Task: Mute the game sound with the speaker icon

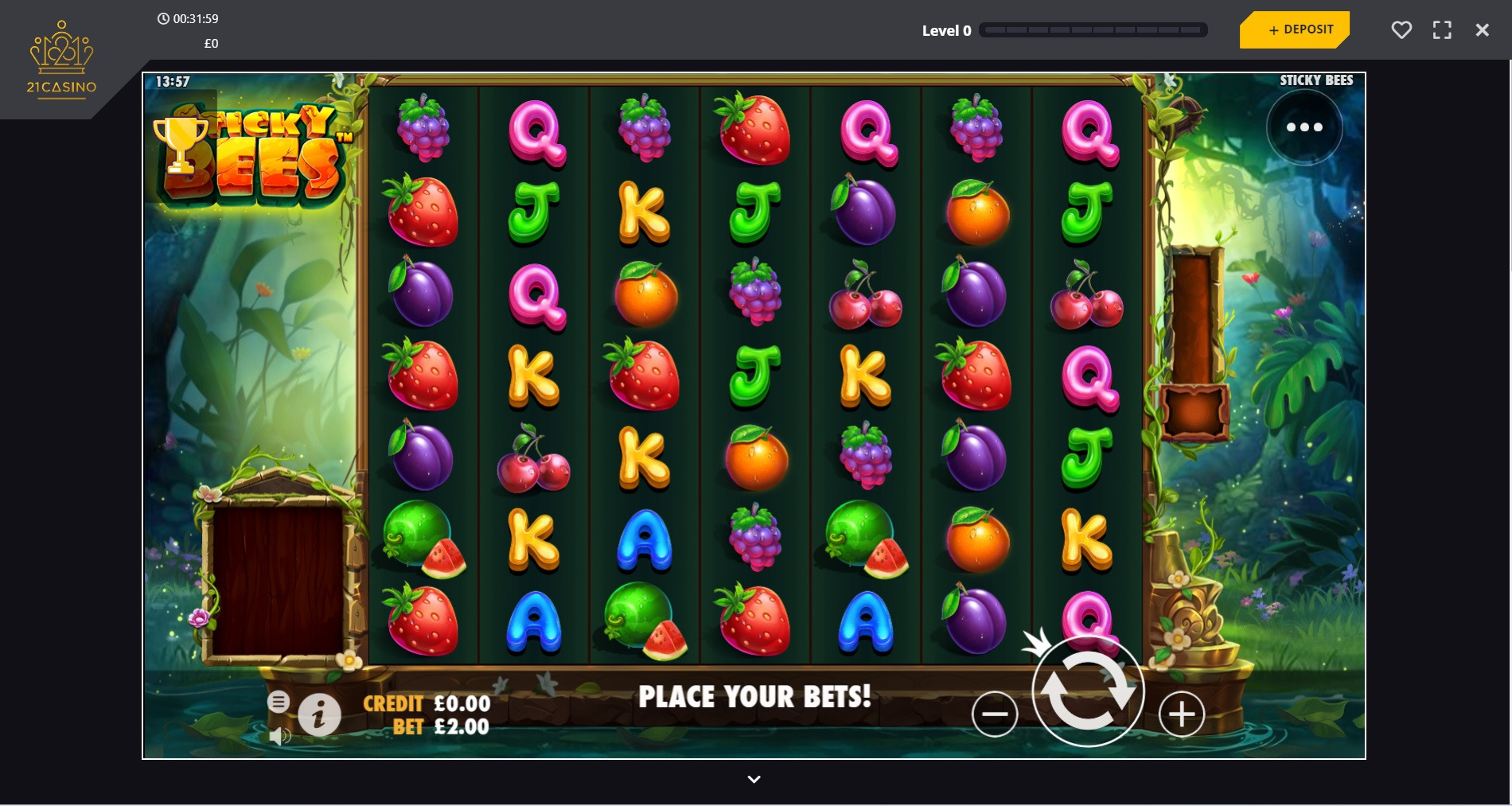Action: tap(280, 735)
